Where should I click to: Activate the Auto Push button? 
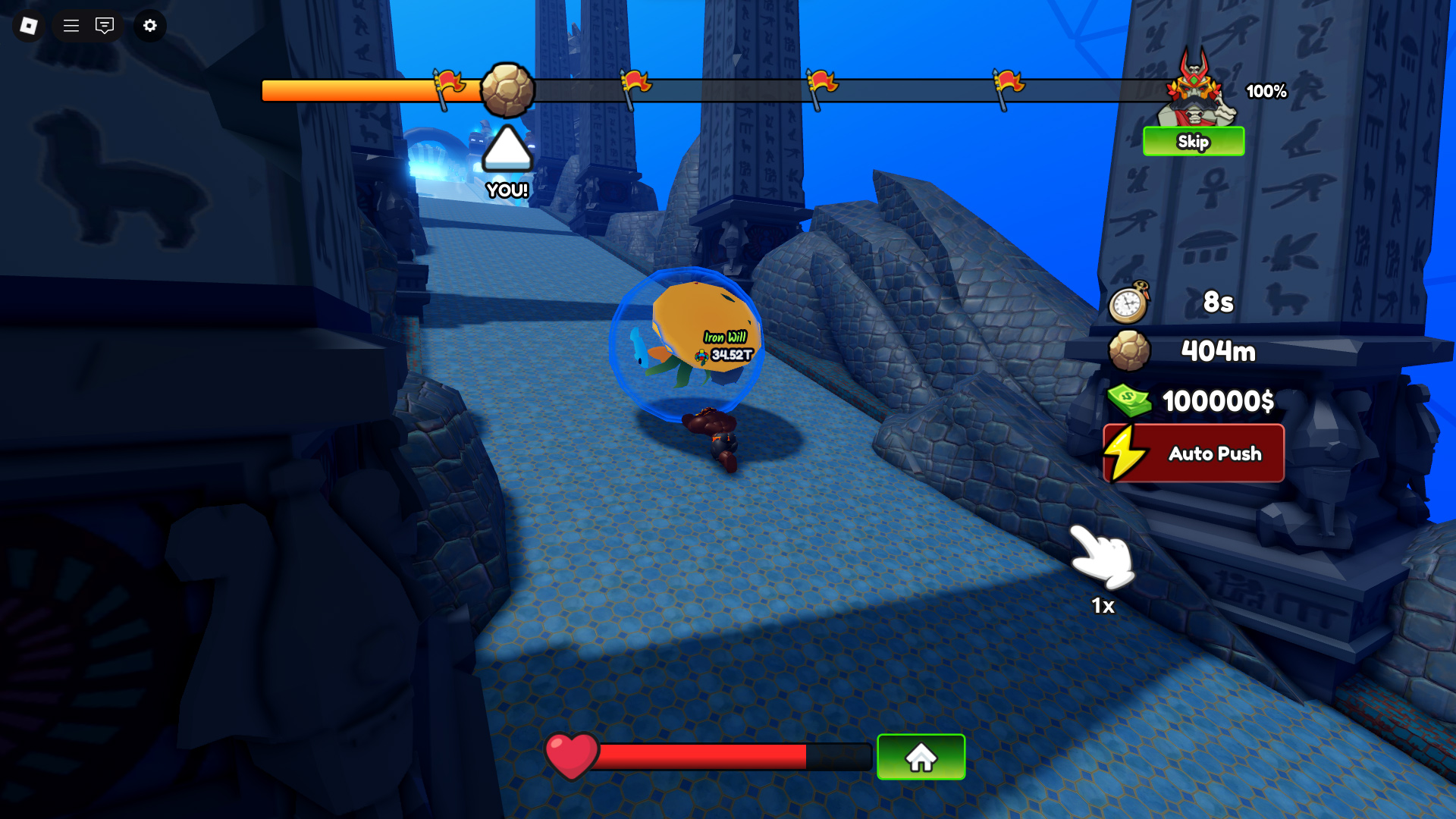1194,453
